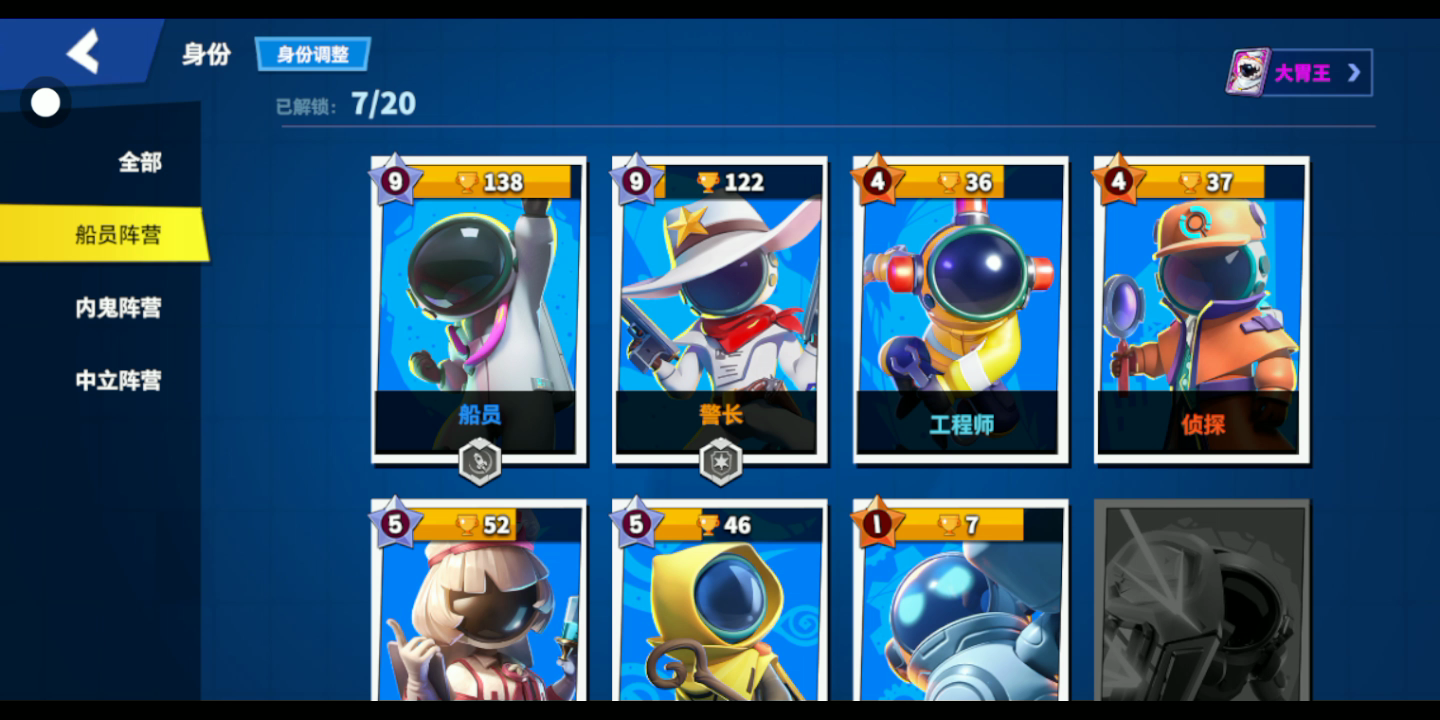Image resolution: width=1440 pixels, height=720 pixels.
Task: Tap the rocket badge under 船员 card
Action: [479, 463]
